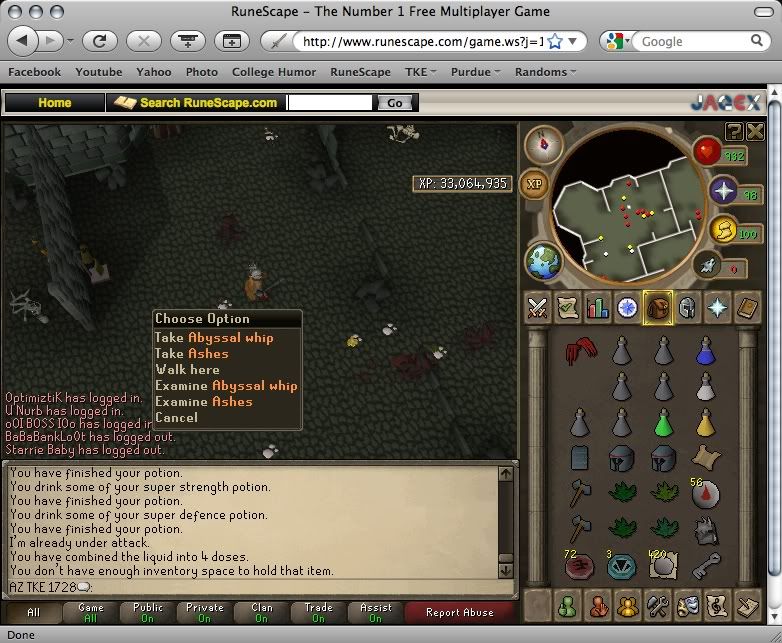Select Take Ashes from the menu
The height and width of the screenshot is (643, 782).
pyautogui.click(x=191, y=354)
